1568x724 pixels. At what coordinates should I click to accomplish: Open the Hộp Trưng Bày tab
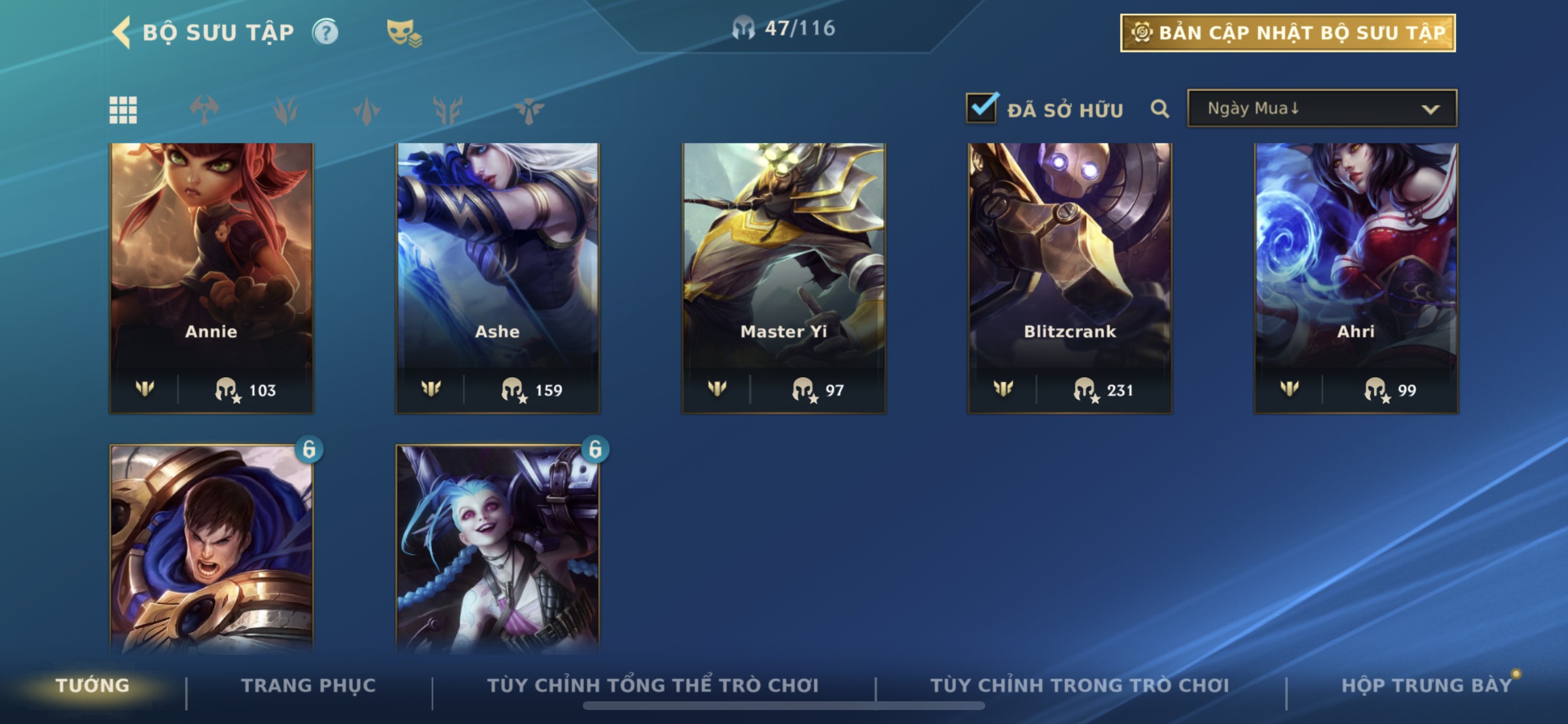[x=1426, y=686]
